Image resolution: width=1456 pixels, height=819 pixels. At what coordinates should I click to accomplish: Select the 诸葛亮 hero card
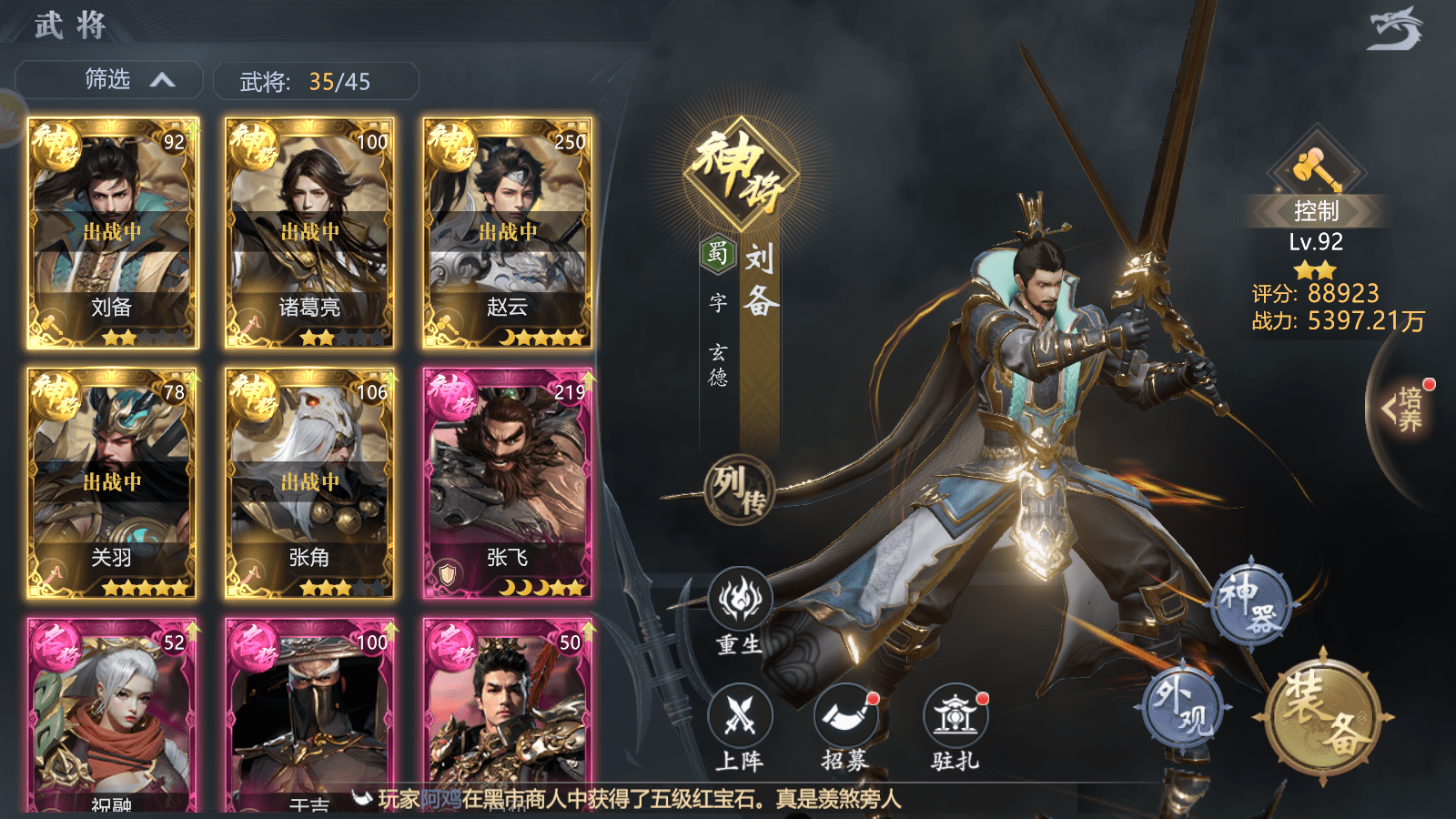coord(310,233)
